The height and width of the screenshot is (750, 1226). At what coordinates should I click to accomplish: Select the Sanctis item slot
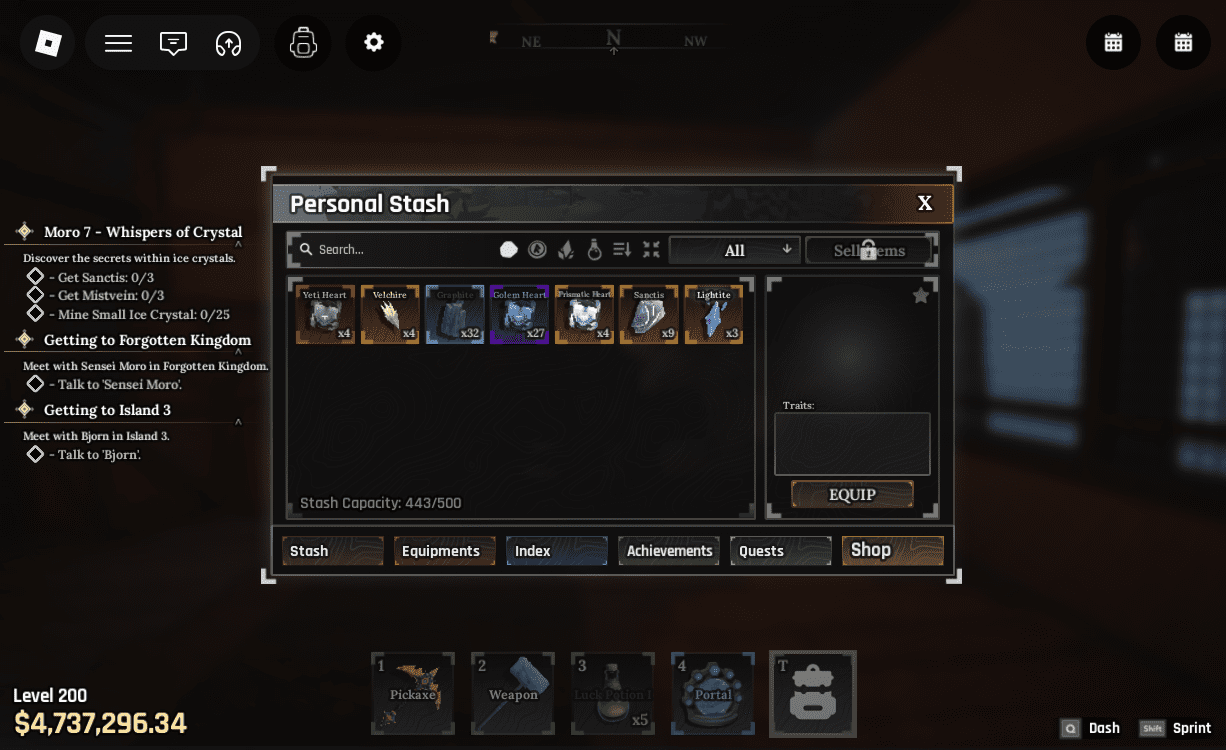649,315
